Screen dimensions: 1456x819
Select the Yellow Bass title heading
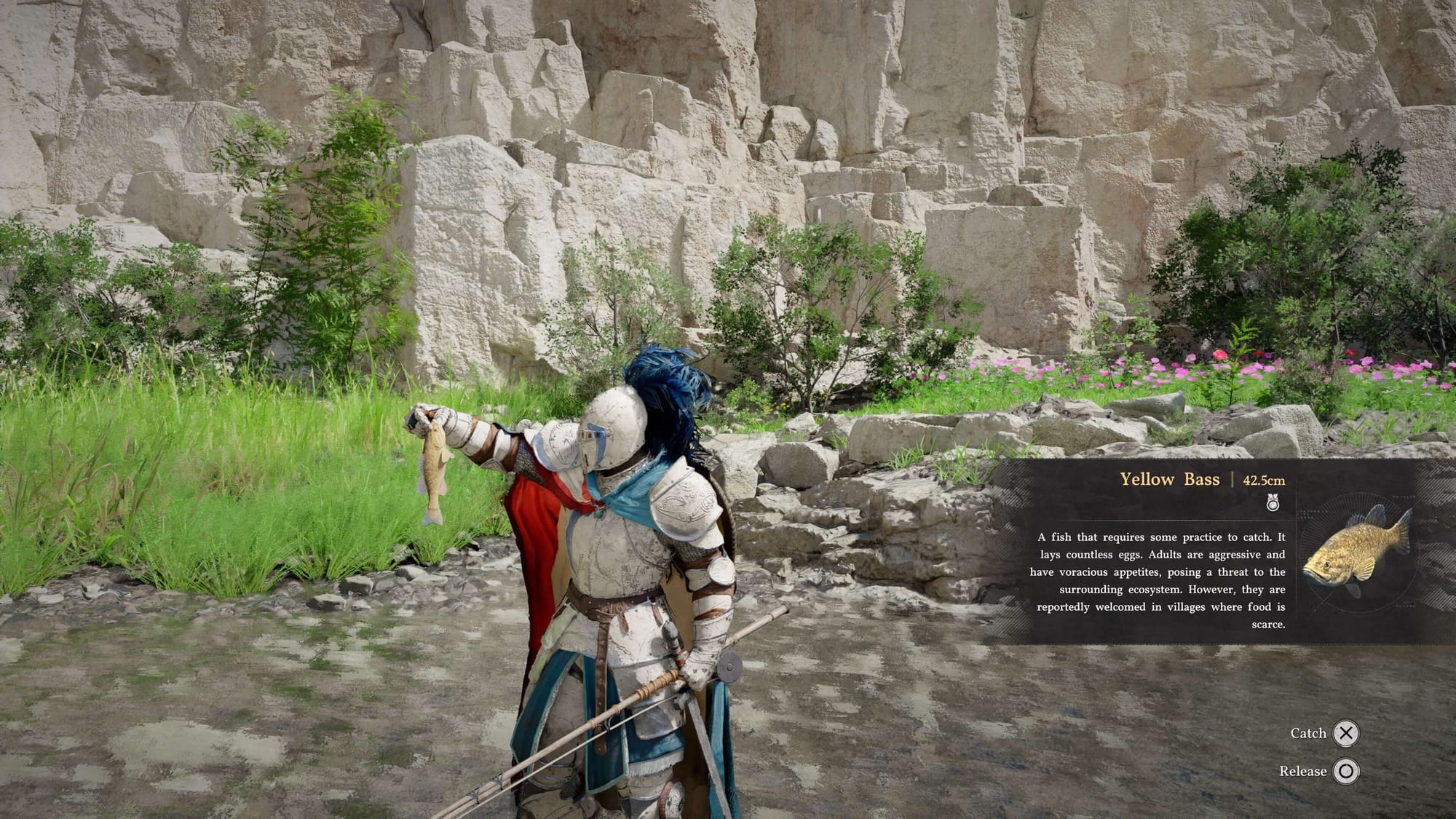click(x=1171, y=480)
